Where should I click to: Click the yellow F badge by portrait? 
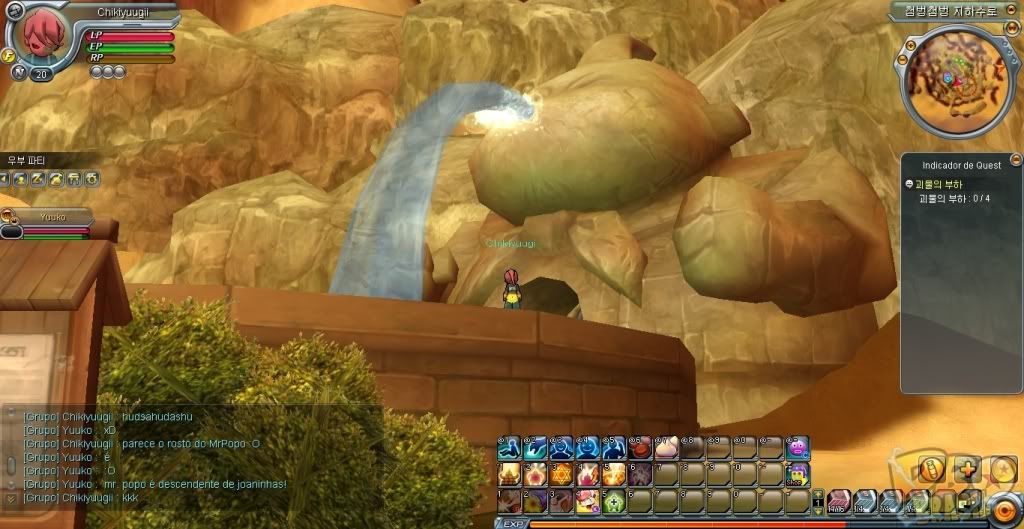pyautogui.click(x=11, y=56)
